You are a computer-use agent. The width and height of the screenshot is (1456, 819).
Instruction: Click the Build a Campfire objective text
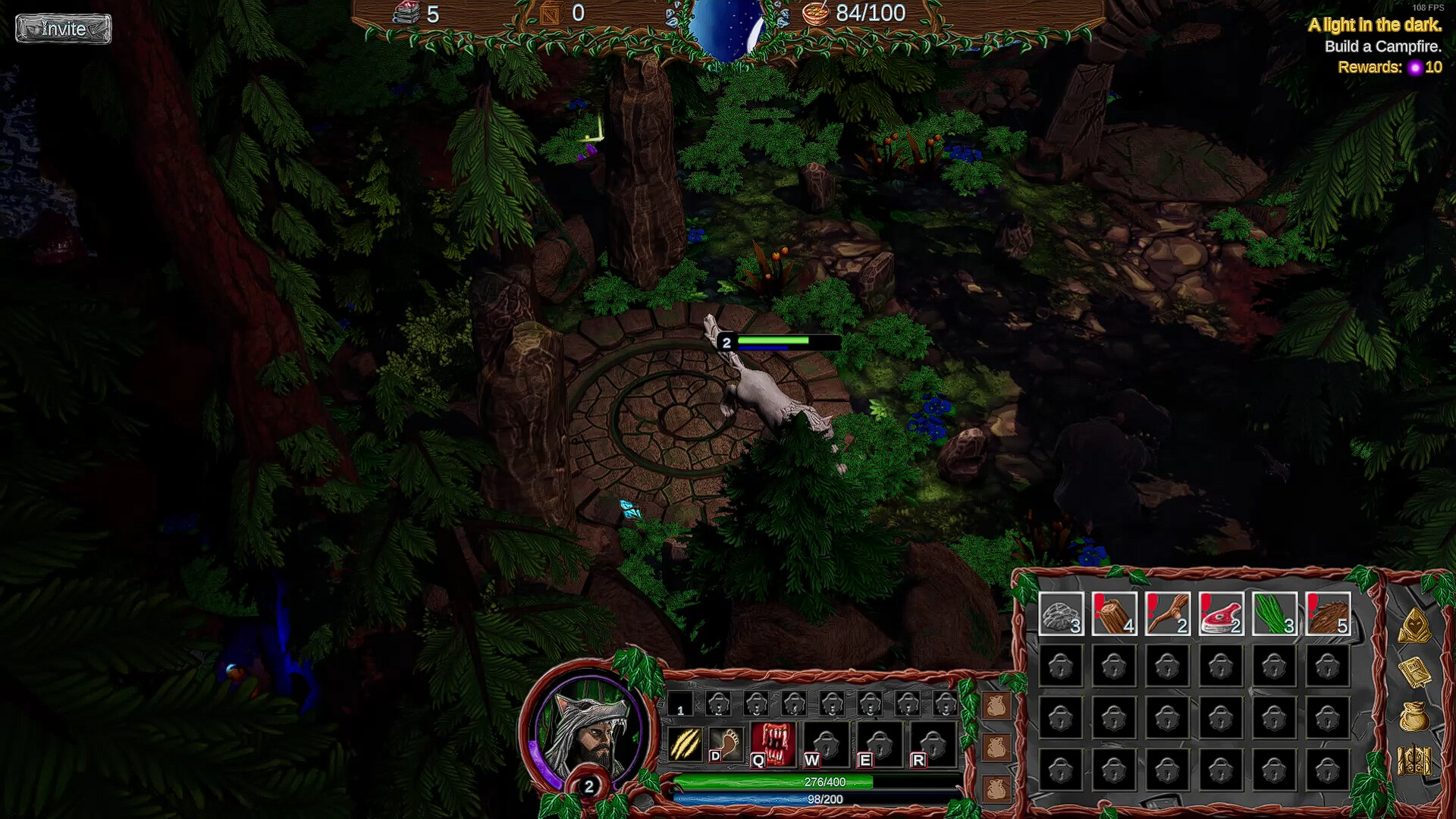(1382, 46)
